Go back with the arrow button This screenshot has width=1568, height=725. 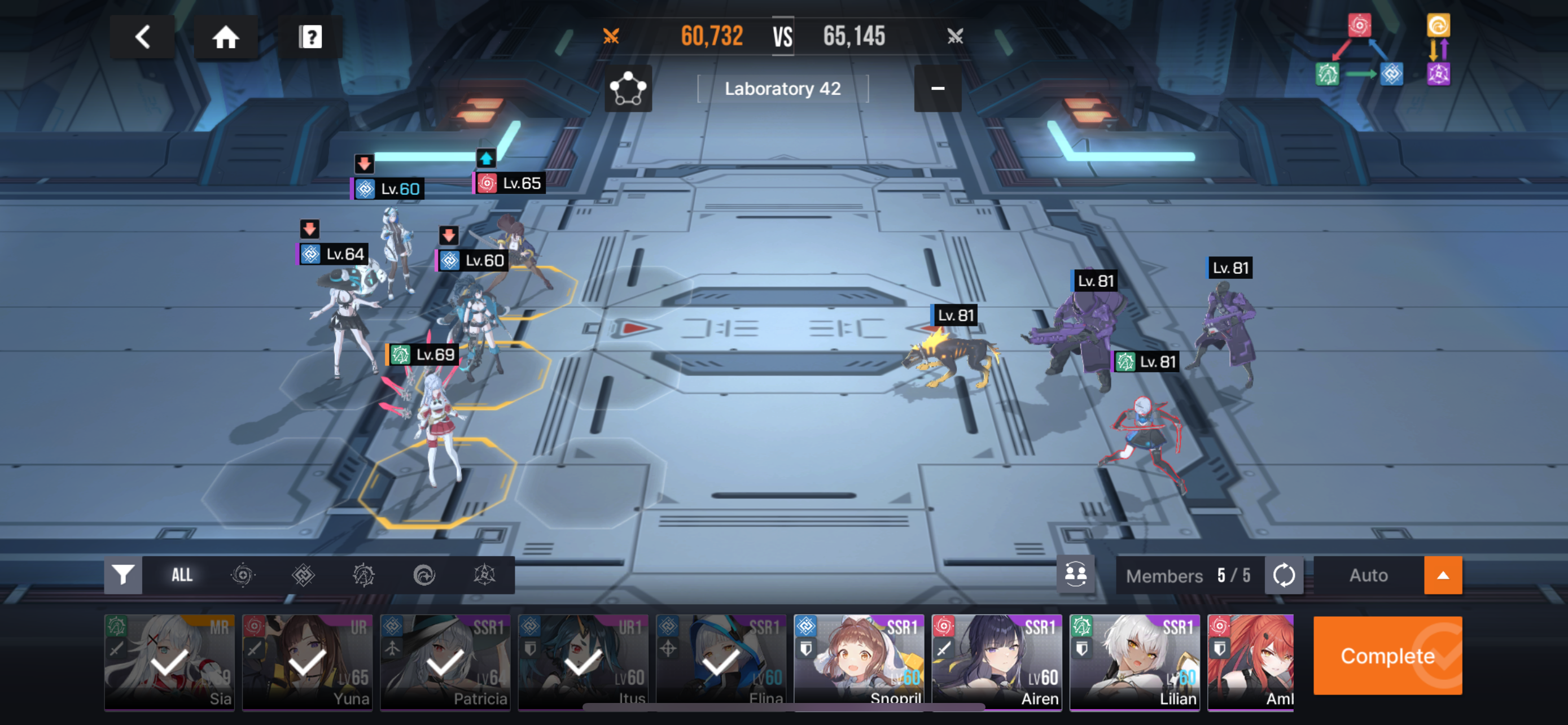click(142, 37)
